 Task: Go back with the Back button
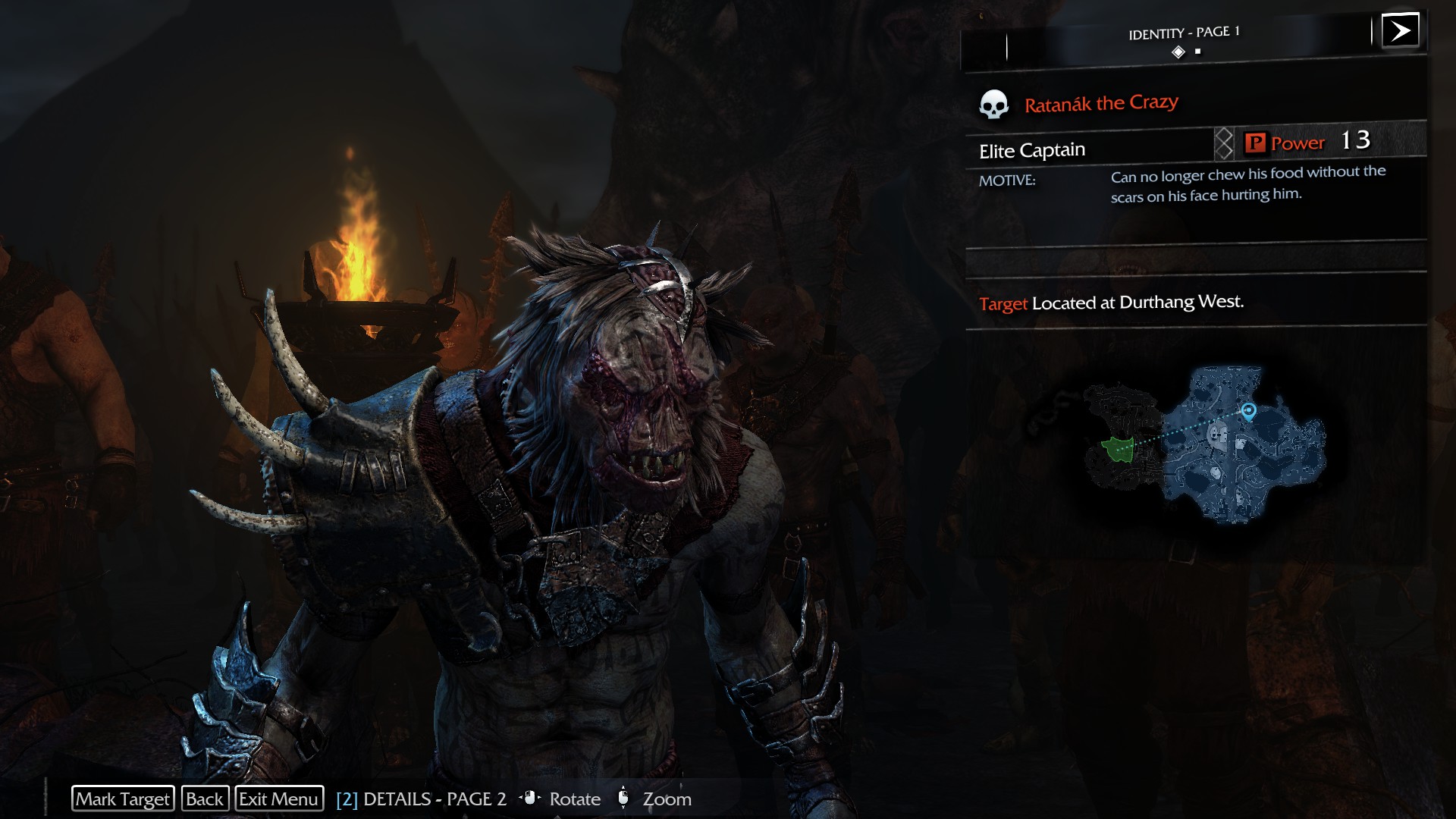tap(205, 799)
